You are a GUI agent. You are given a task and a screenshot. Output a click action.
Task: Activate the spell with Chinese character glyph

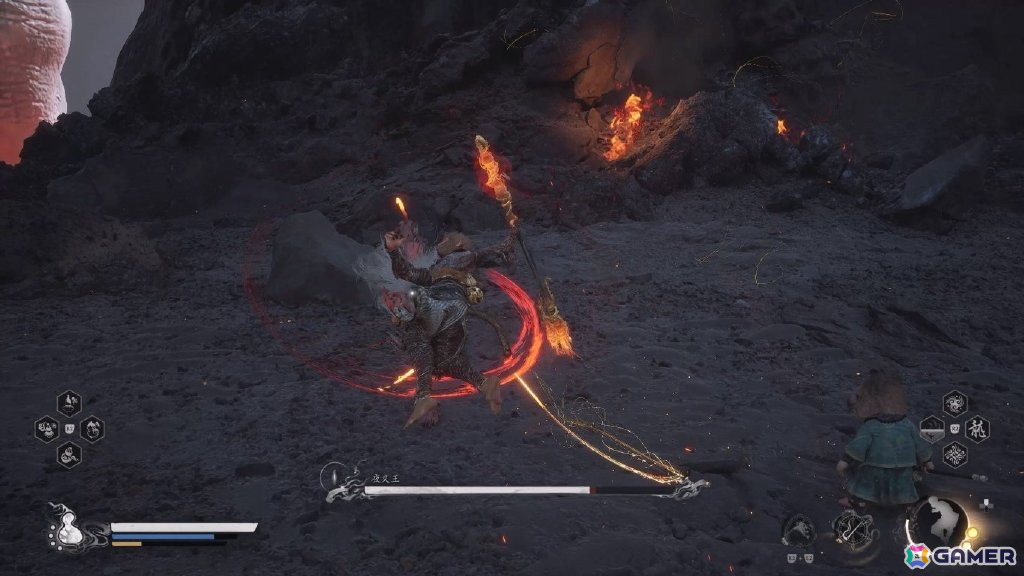[x=977, y=429]
